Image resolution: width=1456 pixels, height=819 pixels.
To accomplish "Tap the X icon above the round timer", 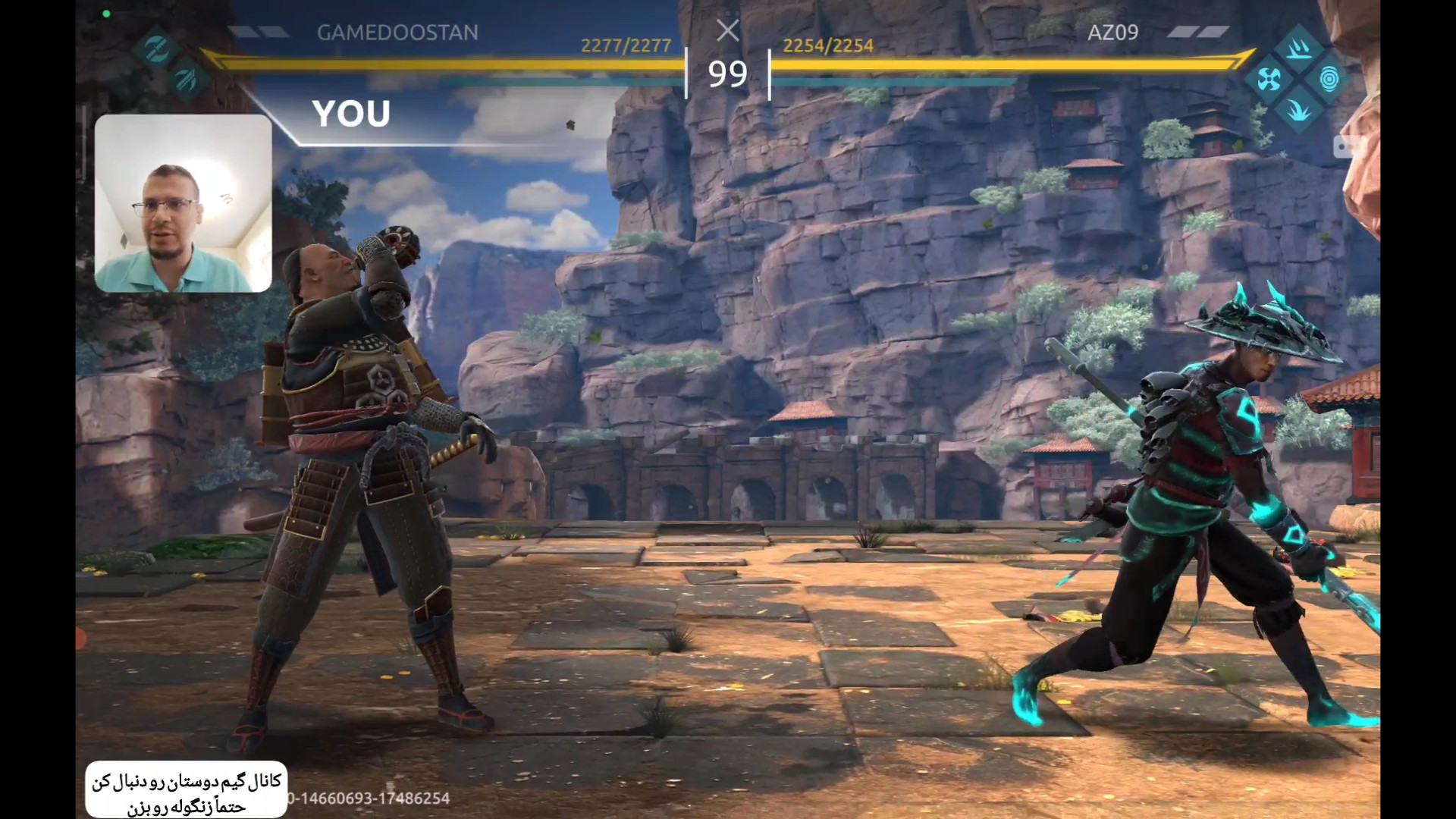I will [727, 31].
